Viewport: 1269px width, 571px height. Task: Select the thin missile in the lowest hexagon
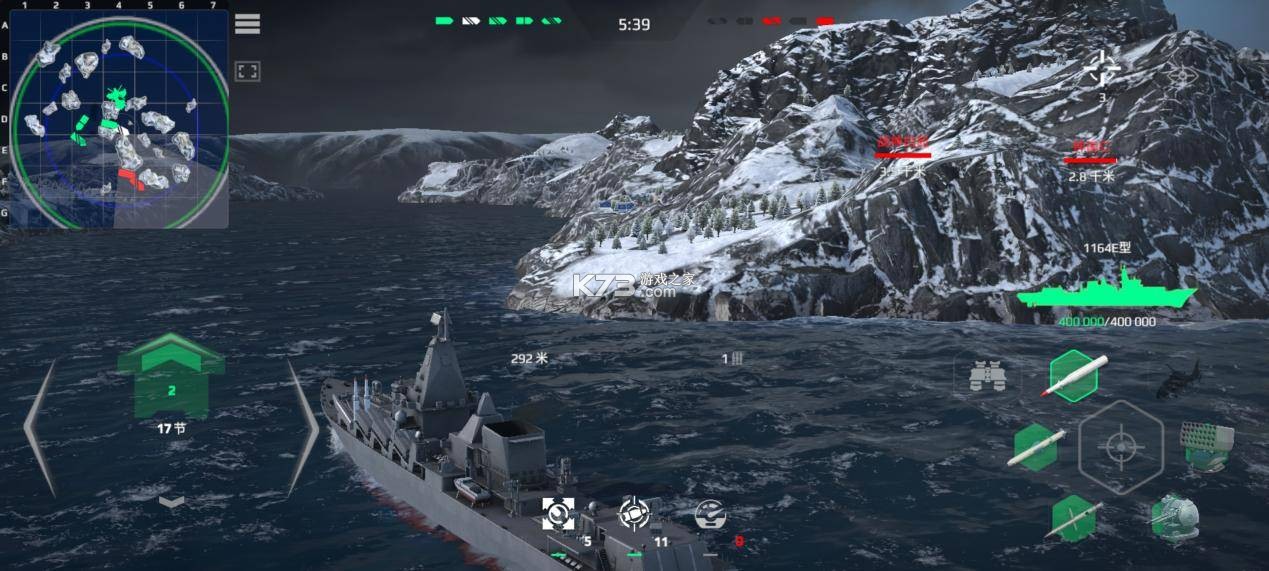1074,518
